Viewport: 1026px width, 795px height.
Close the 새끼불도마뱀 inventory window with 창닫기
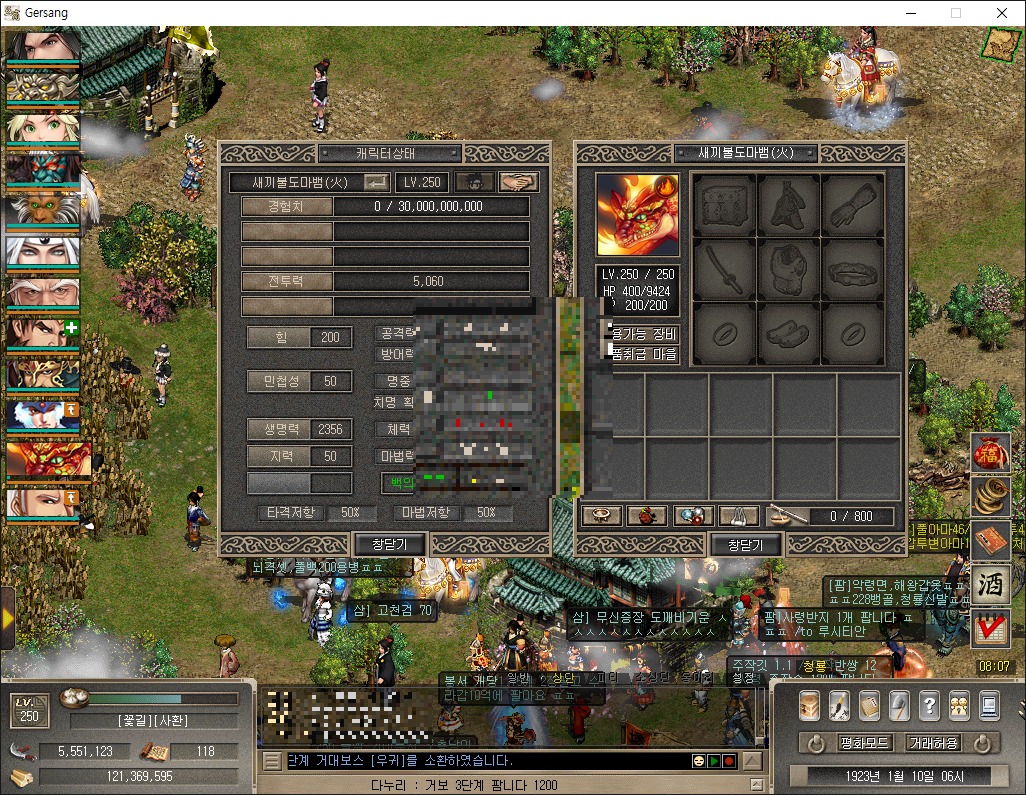(x=745, y=545)
